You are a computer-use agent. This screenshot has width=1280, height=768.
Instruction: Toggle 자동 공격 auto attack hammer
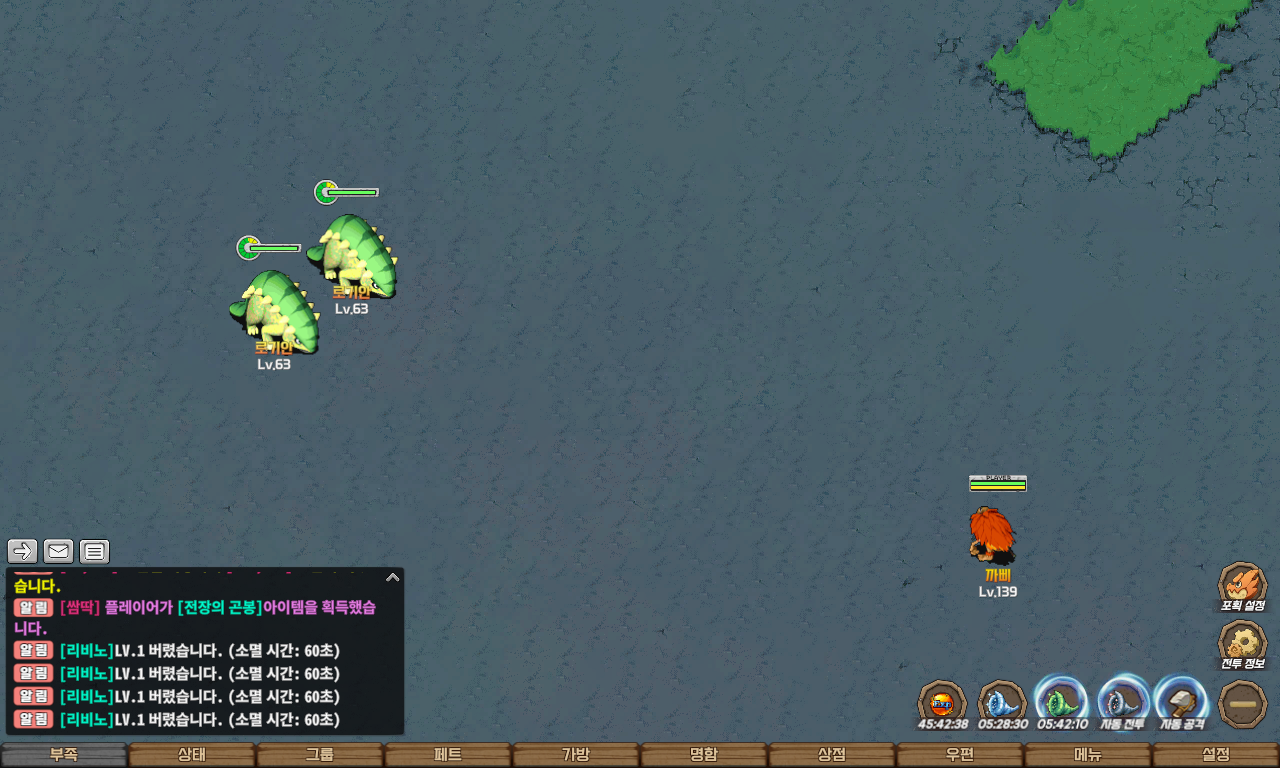pyautogui.click(x=1181, y=700)
